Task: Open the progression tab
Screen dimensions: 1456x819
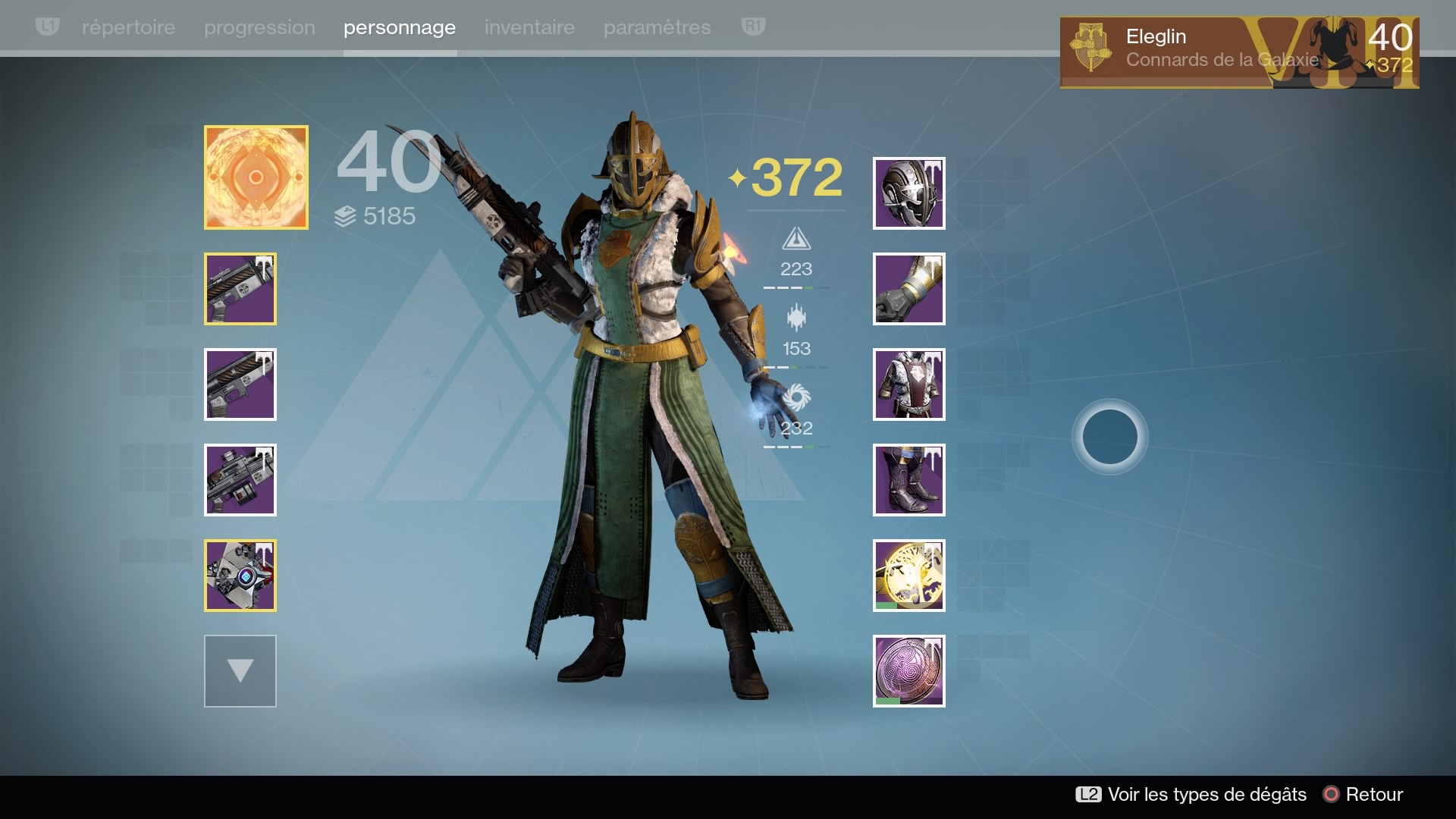Action: coord(259,27)
